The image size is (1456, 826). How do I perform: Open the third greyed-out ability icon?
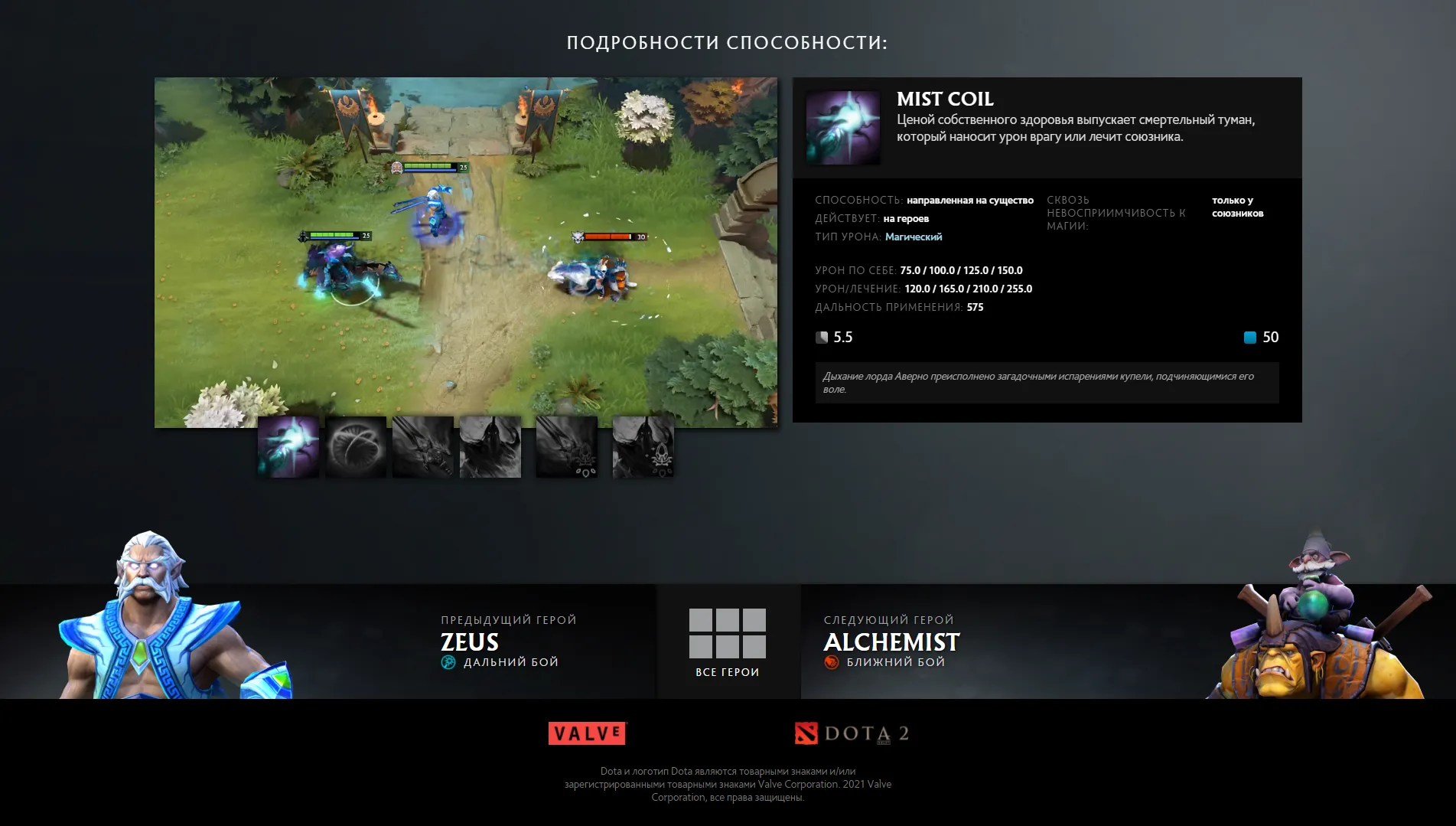tap(422, 446)
